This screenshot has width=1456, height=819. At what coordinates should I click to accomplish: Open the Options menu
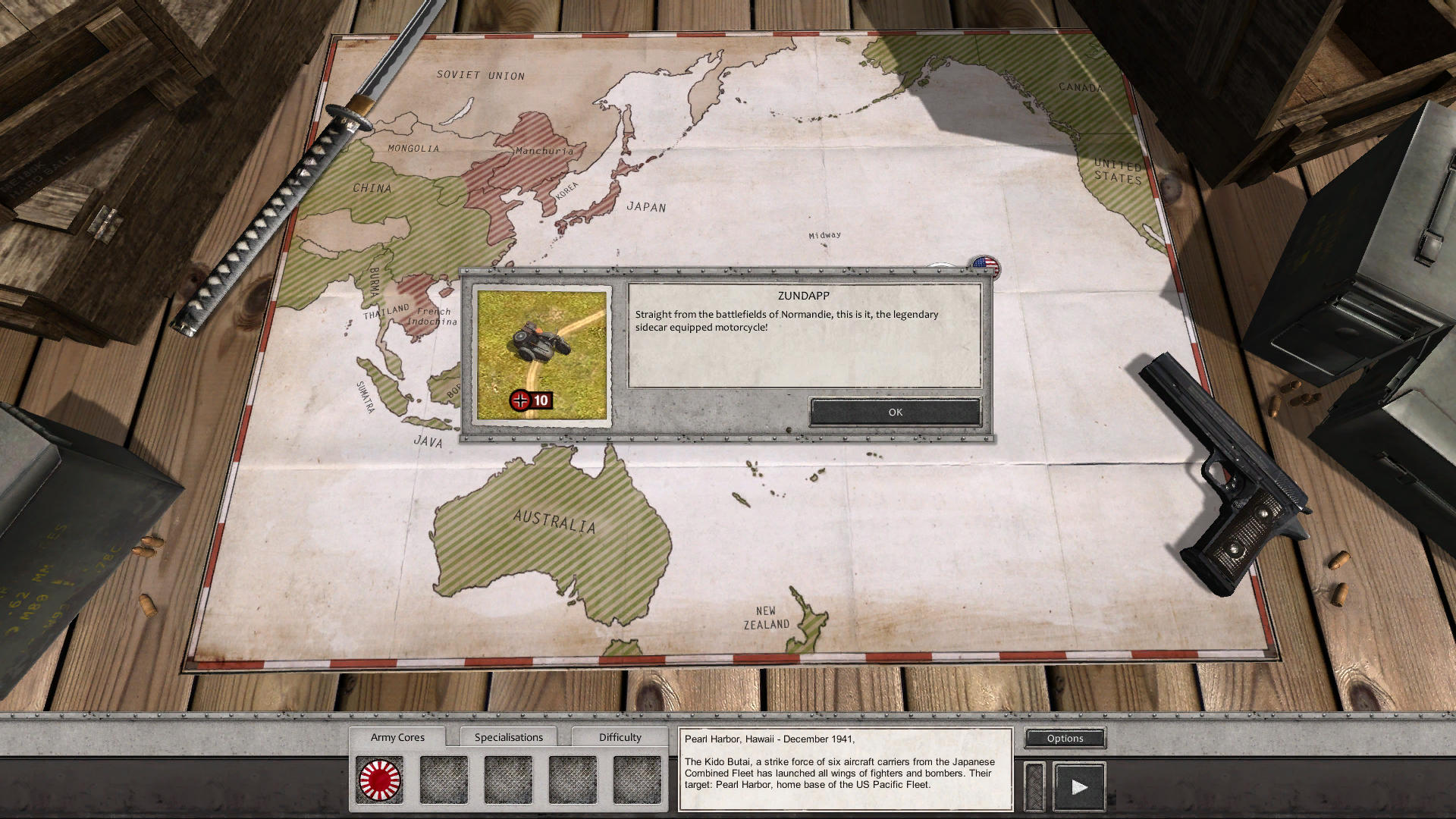coord(1065,738)
